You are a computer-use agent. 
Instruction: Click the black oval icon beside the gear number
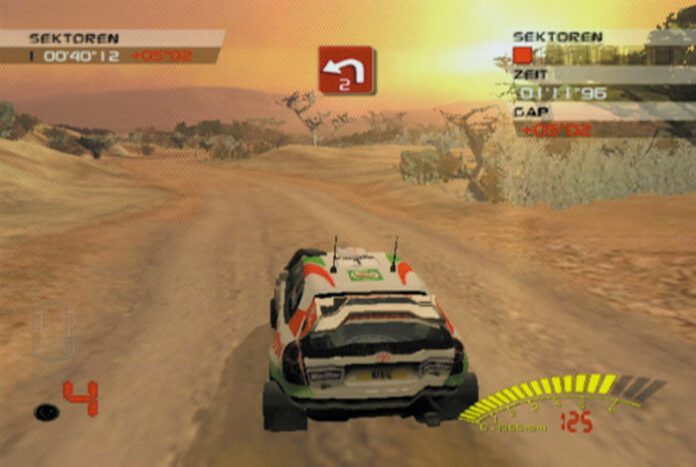(46, 410)
